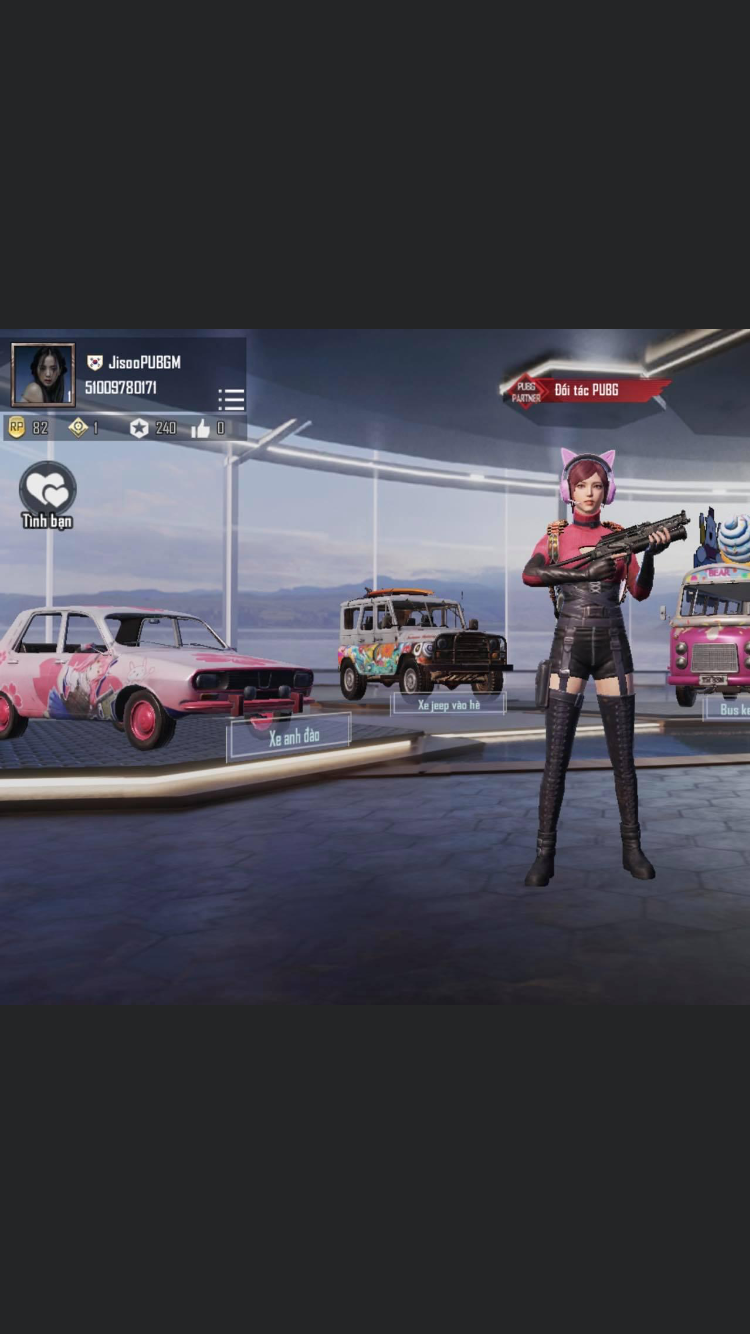The height and width of the screenshot is (1334, 750).
Task: Choose the Xe jeep vào hè label
Action: tap(448, 704)
